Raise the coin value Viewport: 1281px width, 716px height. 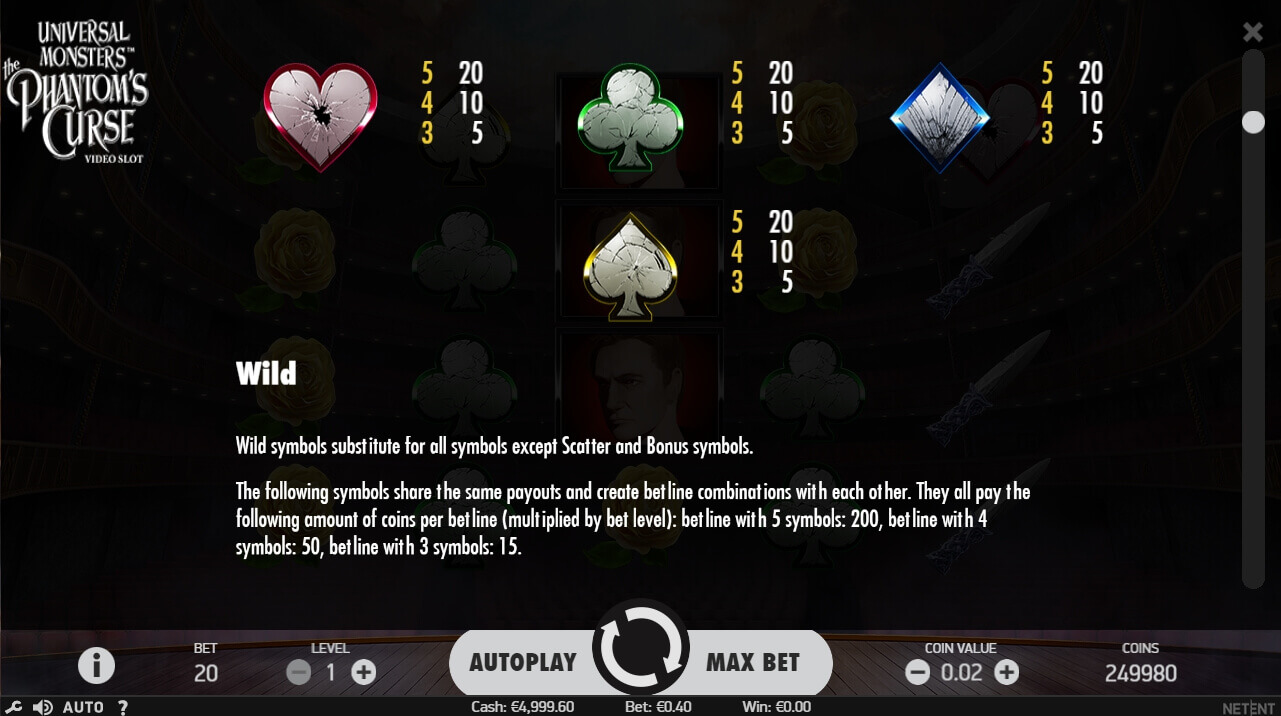coord(1007,672)
